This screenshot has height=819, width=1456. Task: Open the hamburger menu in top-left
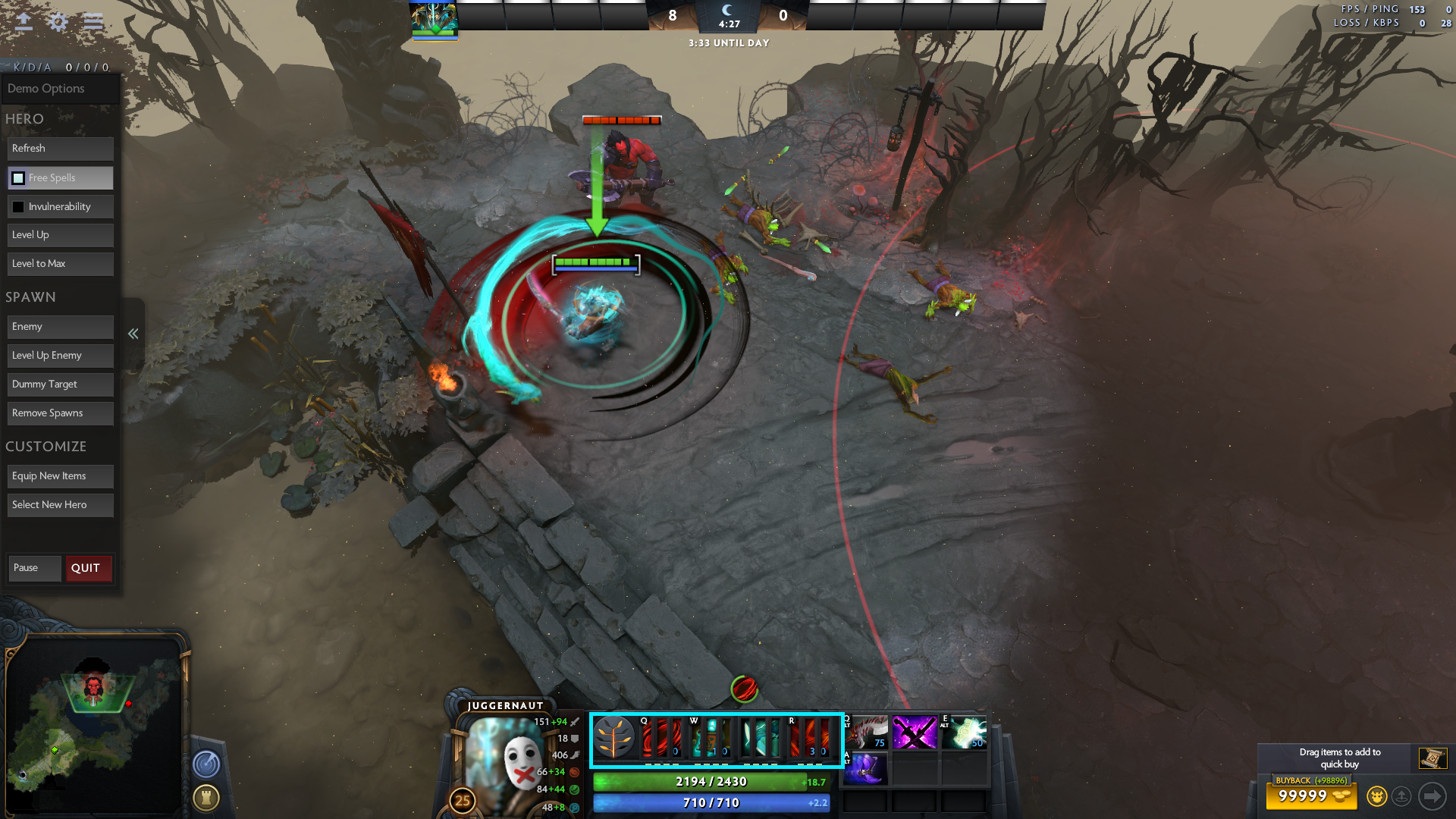click(93, 22)
